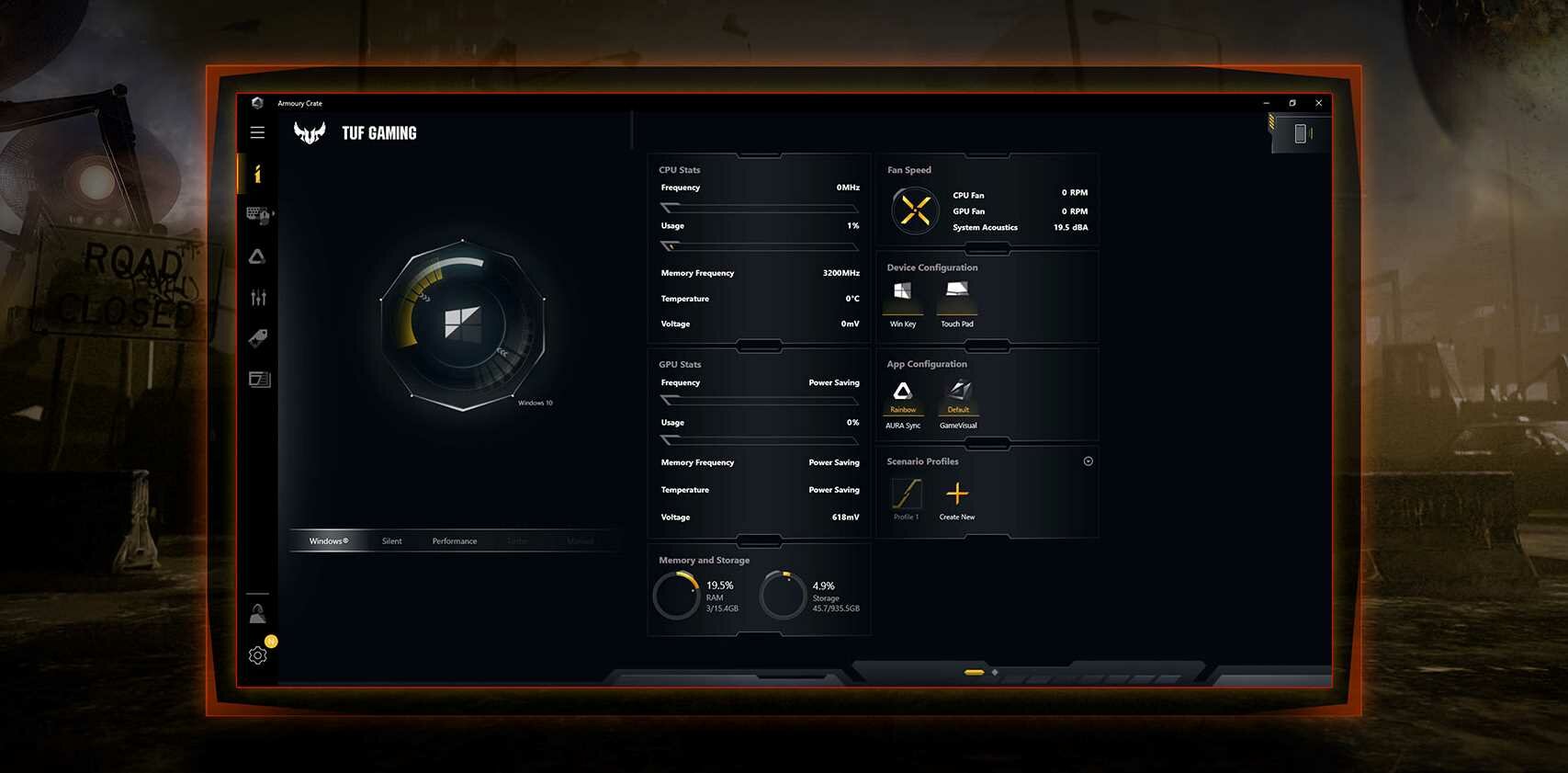Open Scenario Profiles settings gear
The height and width of the screenshot is (773, 1568).
1089,460
